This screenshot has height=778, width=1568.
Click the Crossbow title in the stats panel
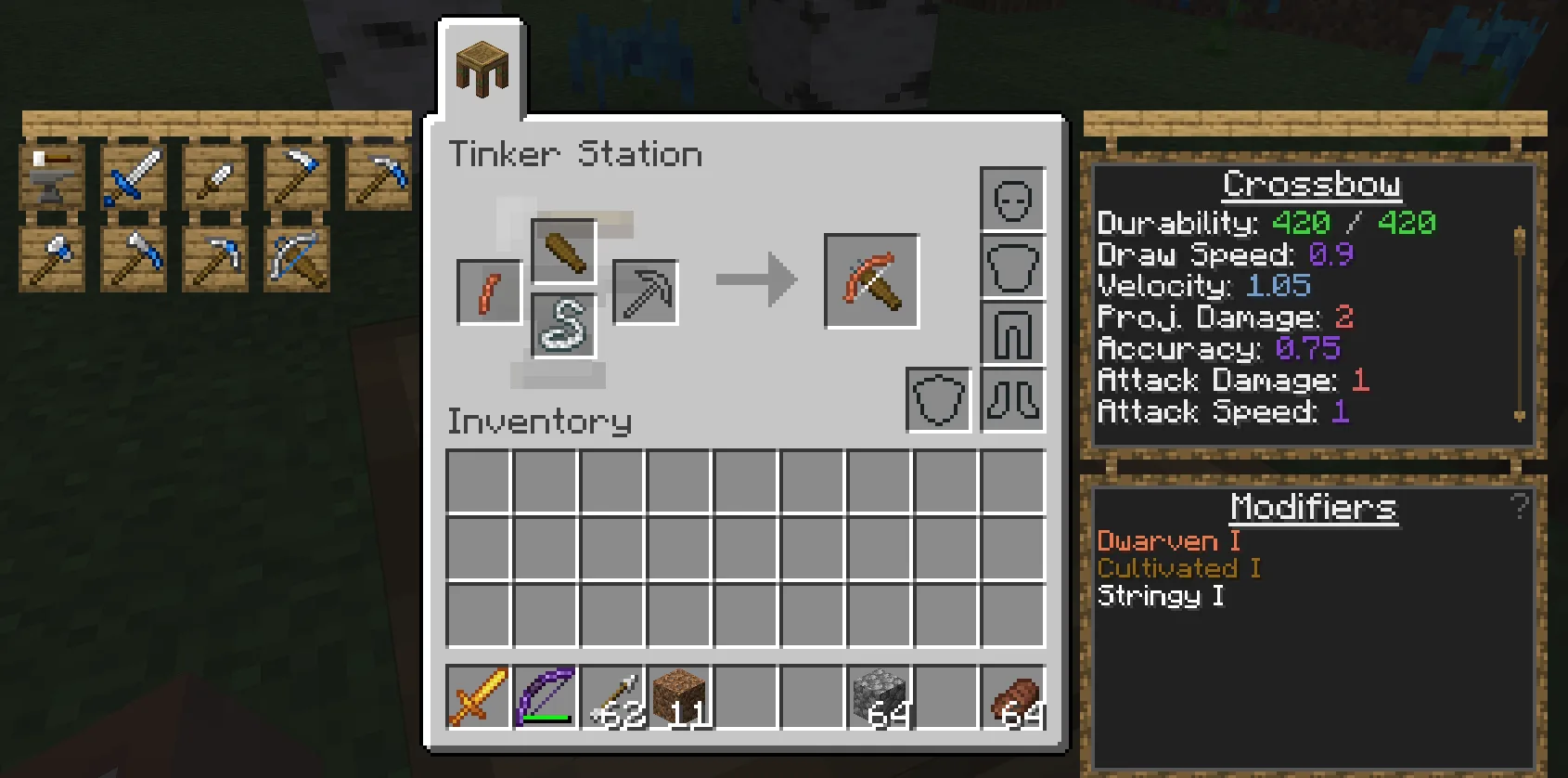click(x=1311, y=184)
